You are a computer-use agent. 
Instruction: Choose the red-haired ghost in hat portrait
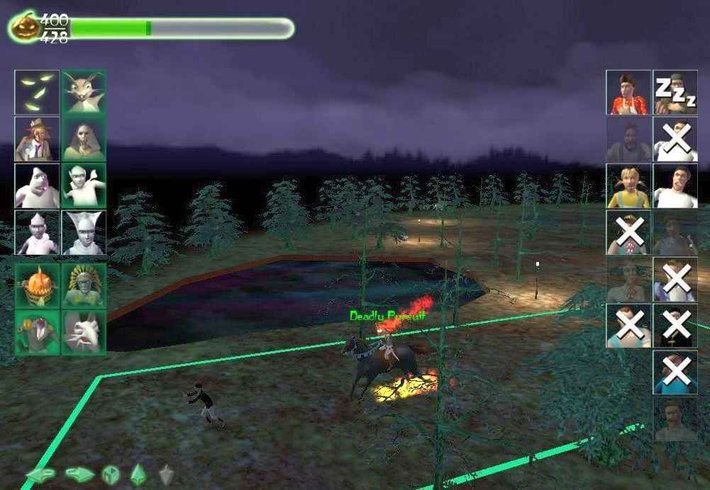click(36, 139)
